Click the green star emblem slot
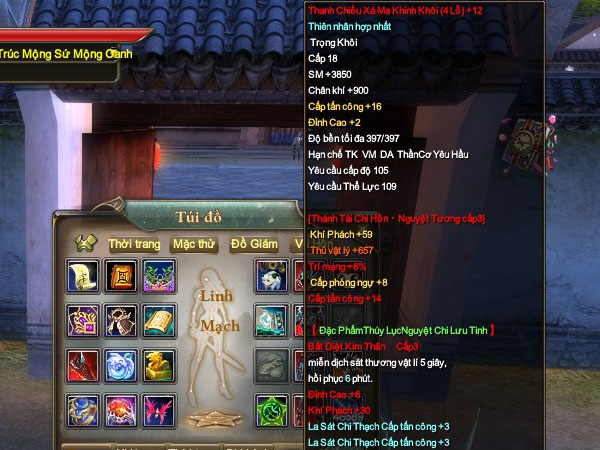 (271, 410)
